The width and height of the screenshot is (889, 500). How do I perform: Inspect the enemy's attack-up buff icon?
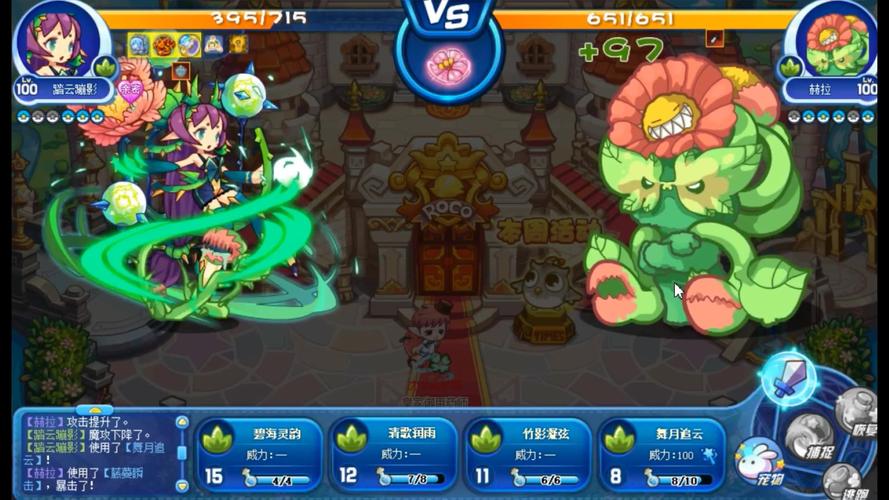(714, 38)
